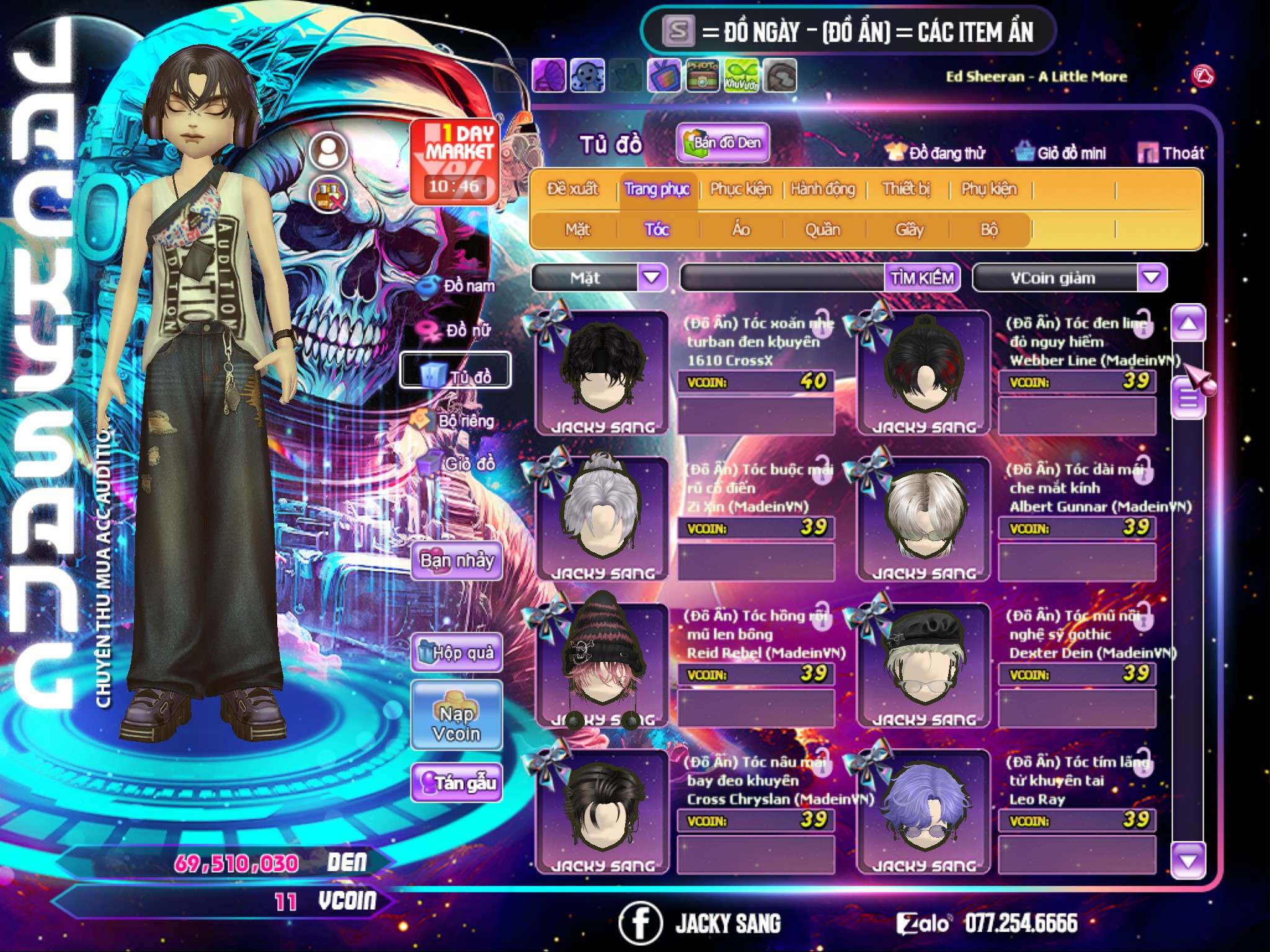Open the VCoin giảm sort dropdown
Viewport: 1270px width, 952px height.
click(1151, 278)
